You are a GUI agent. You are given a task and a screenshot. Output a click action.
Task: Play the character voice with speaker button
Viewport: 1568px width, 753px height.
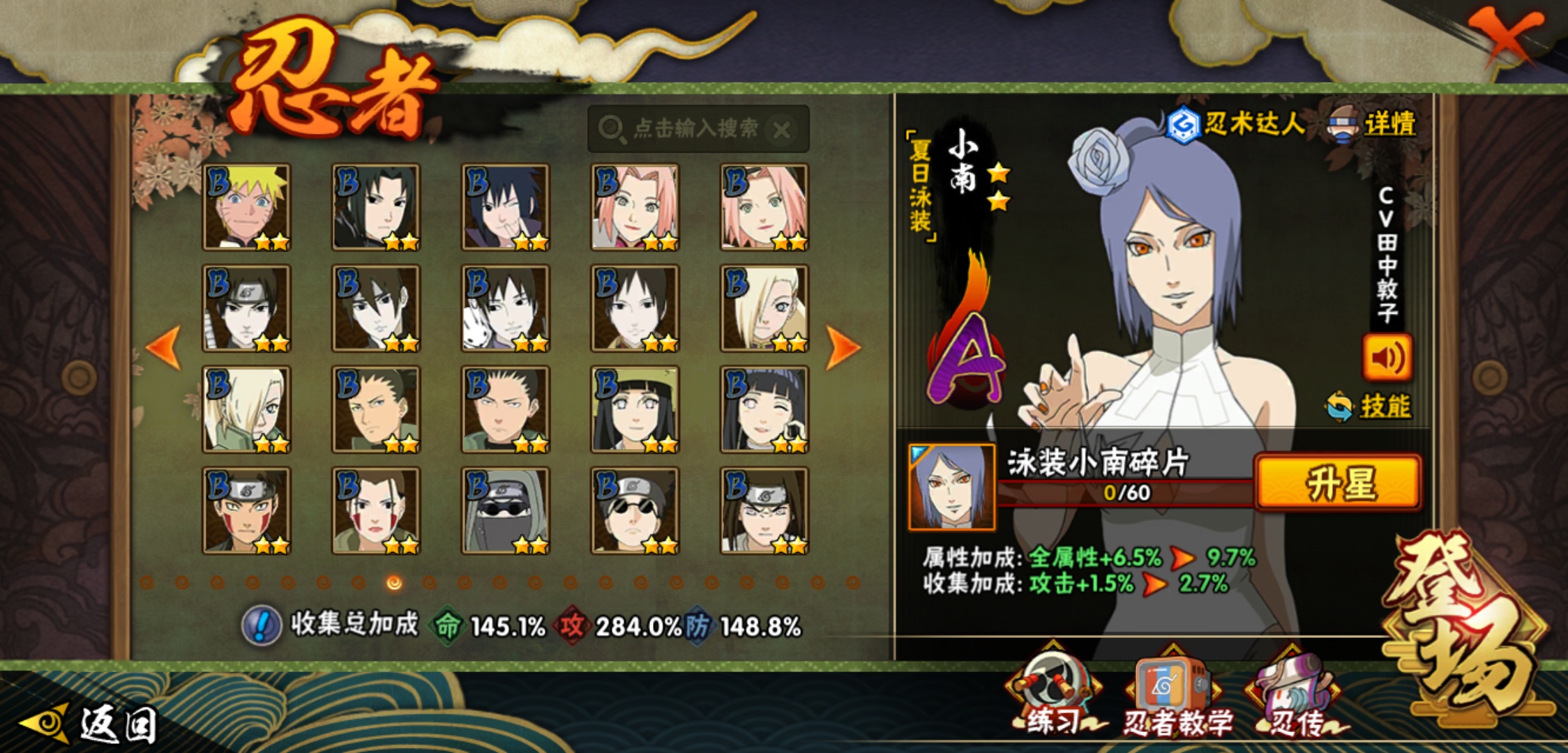tap(1387, 358)
